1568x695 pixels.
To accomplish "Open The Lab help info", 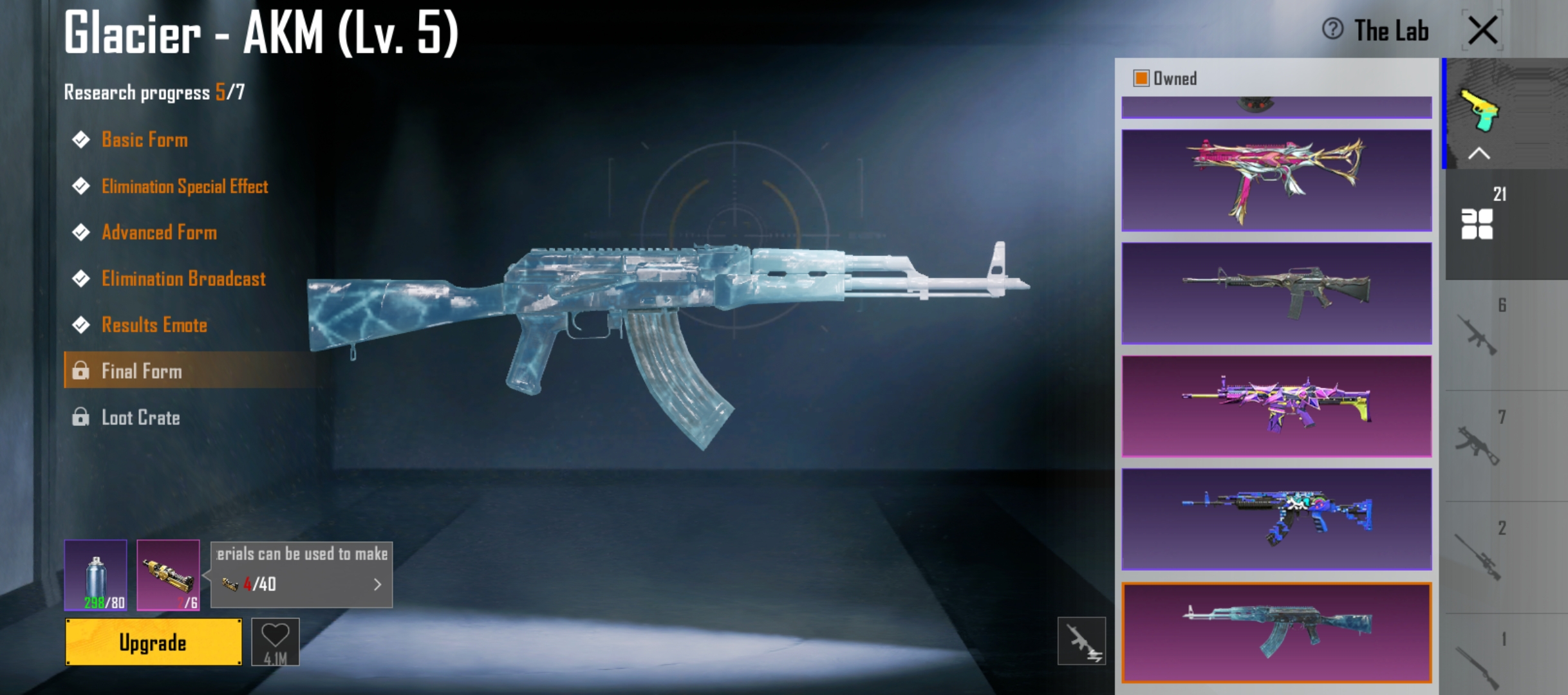I will pos(1332,30).
